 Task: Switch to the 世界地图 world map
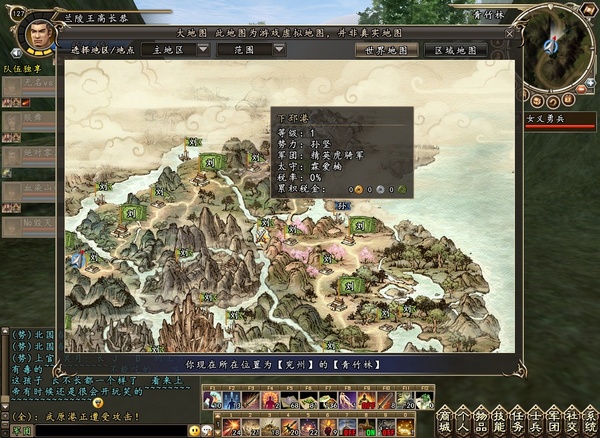tap(383, 49)
